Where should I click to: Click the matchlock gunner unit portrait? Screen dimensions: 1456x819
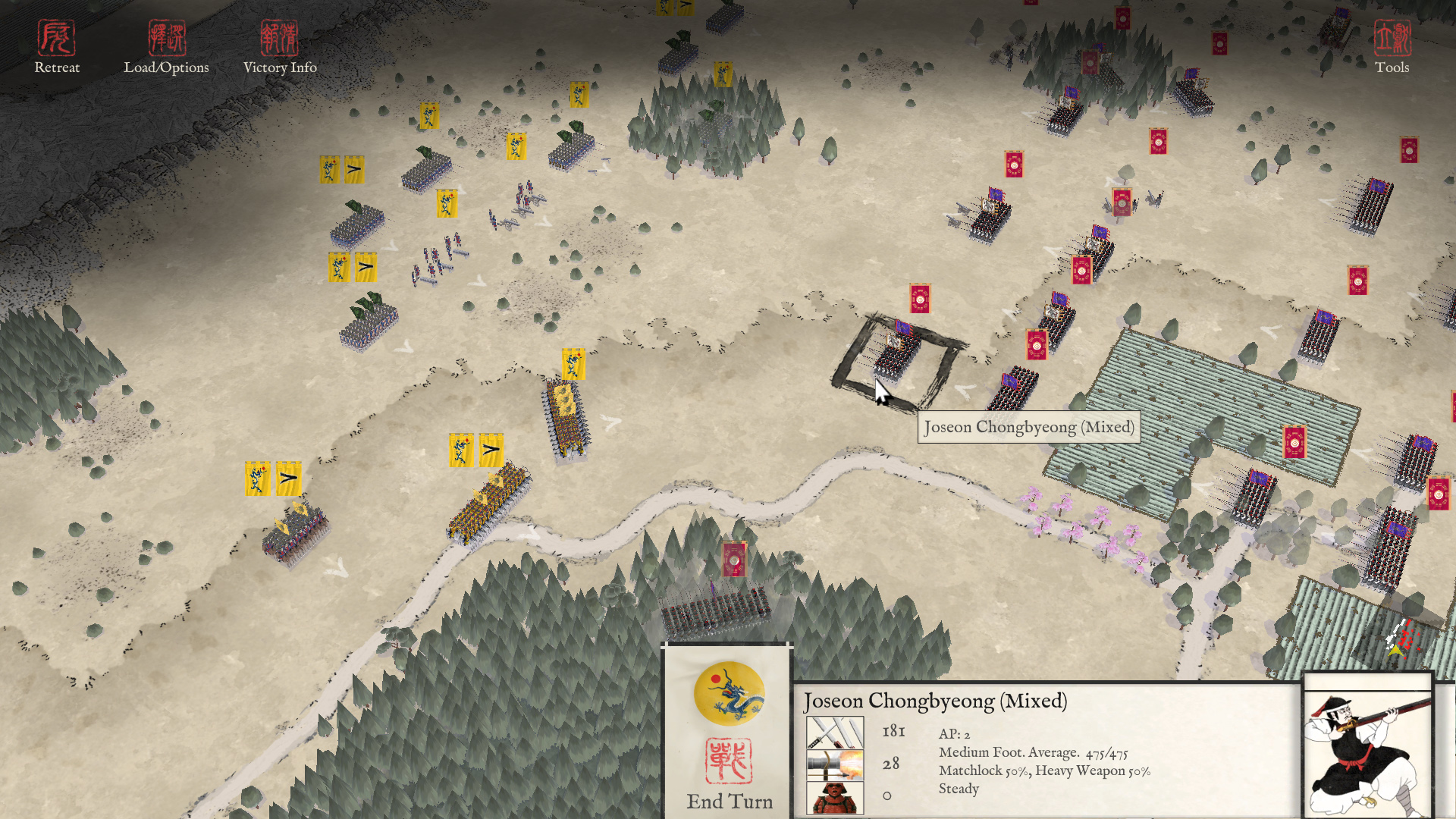(1367, 747)
